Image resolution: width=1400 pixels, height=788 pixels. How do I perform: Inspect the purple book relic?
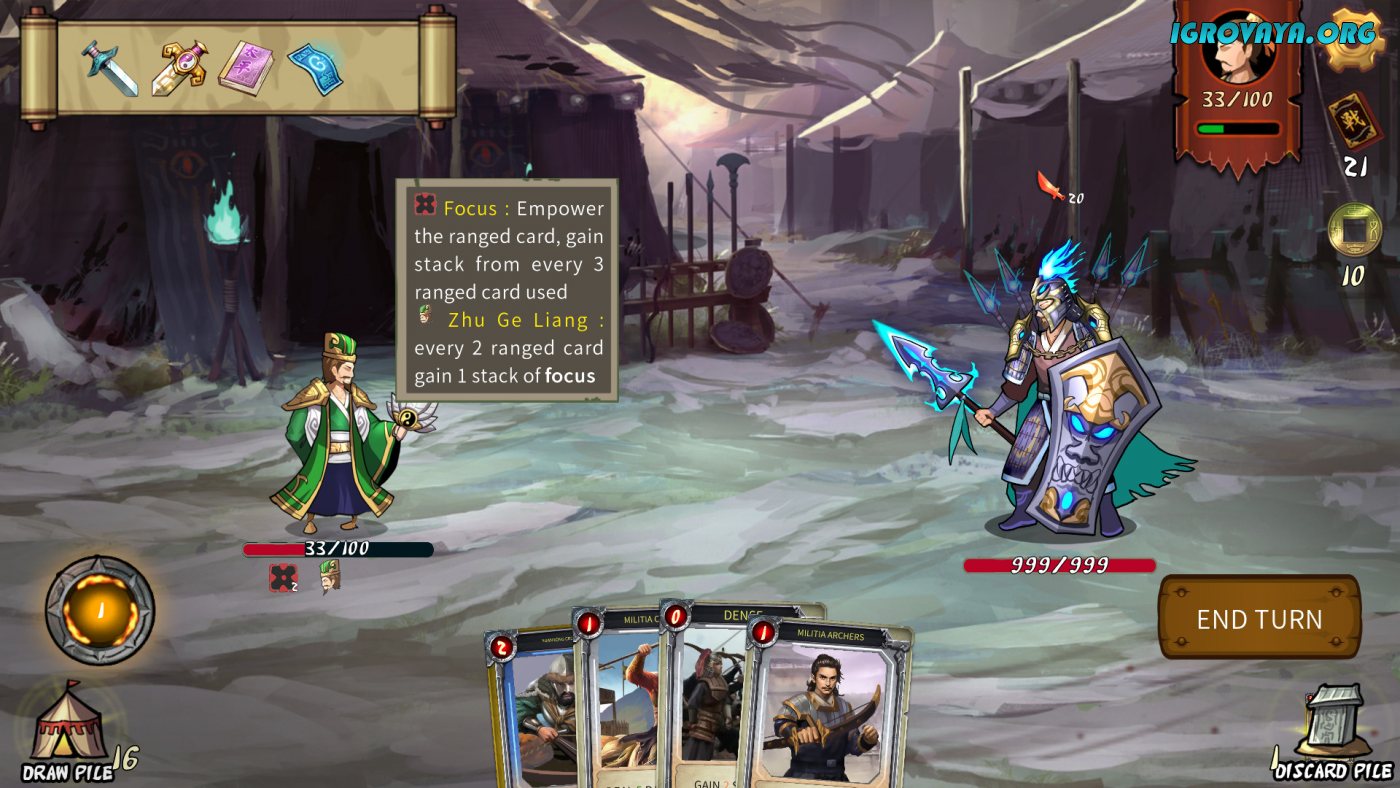pyautogui.click(x=246, y=67)
